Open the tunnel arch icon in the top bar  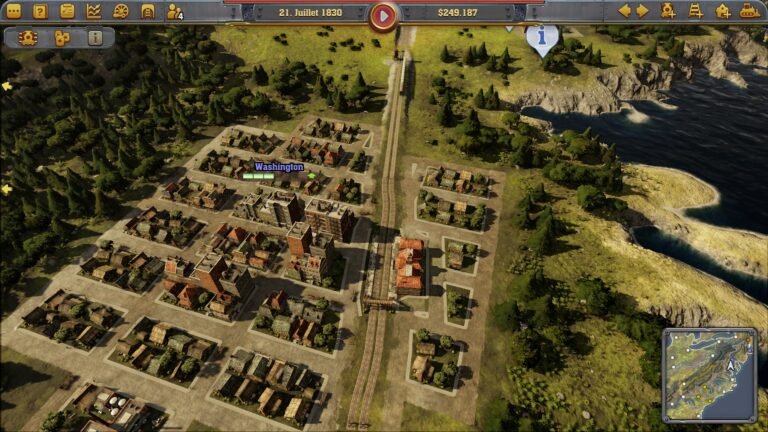coord(148,11)
